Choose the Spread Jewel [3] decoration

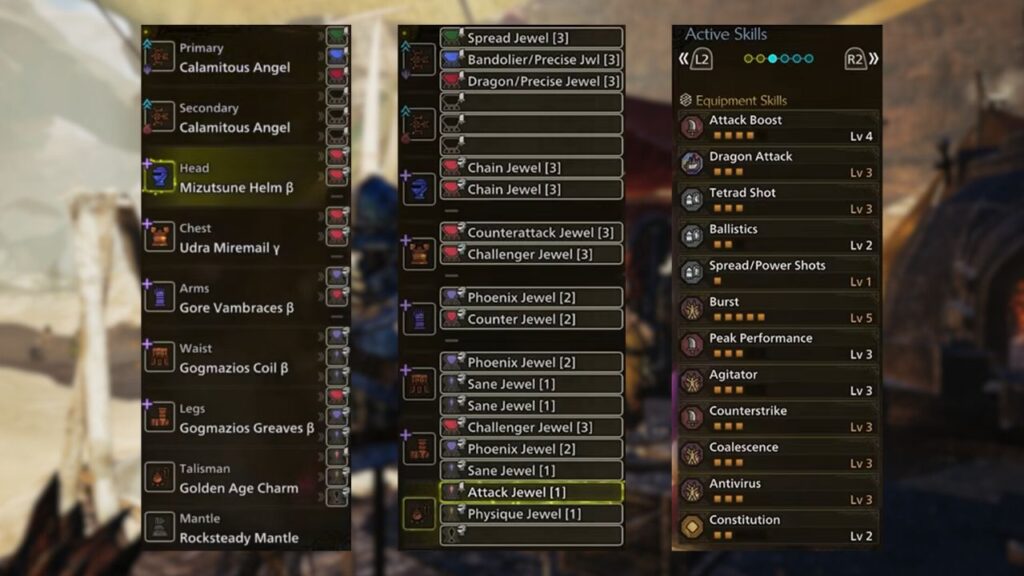pos(531,38)
